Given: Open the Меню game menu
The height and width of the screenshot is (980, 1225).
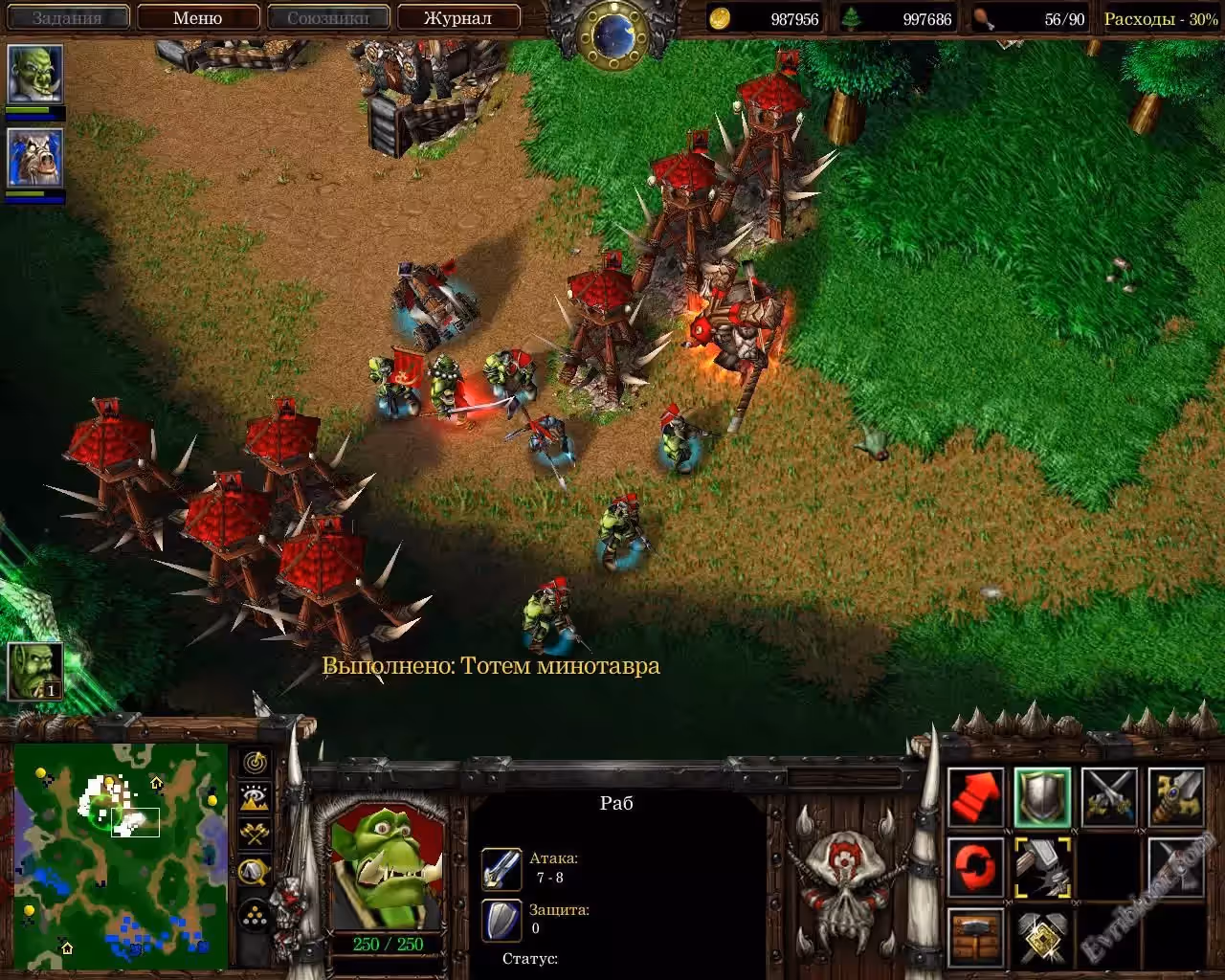Looking at the screenshot, I should tap(198, 17).
